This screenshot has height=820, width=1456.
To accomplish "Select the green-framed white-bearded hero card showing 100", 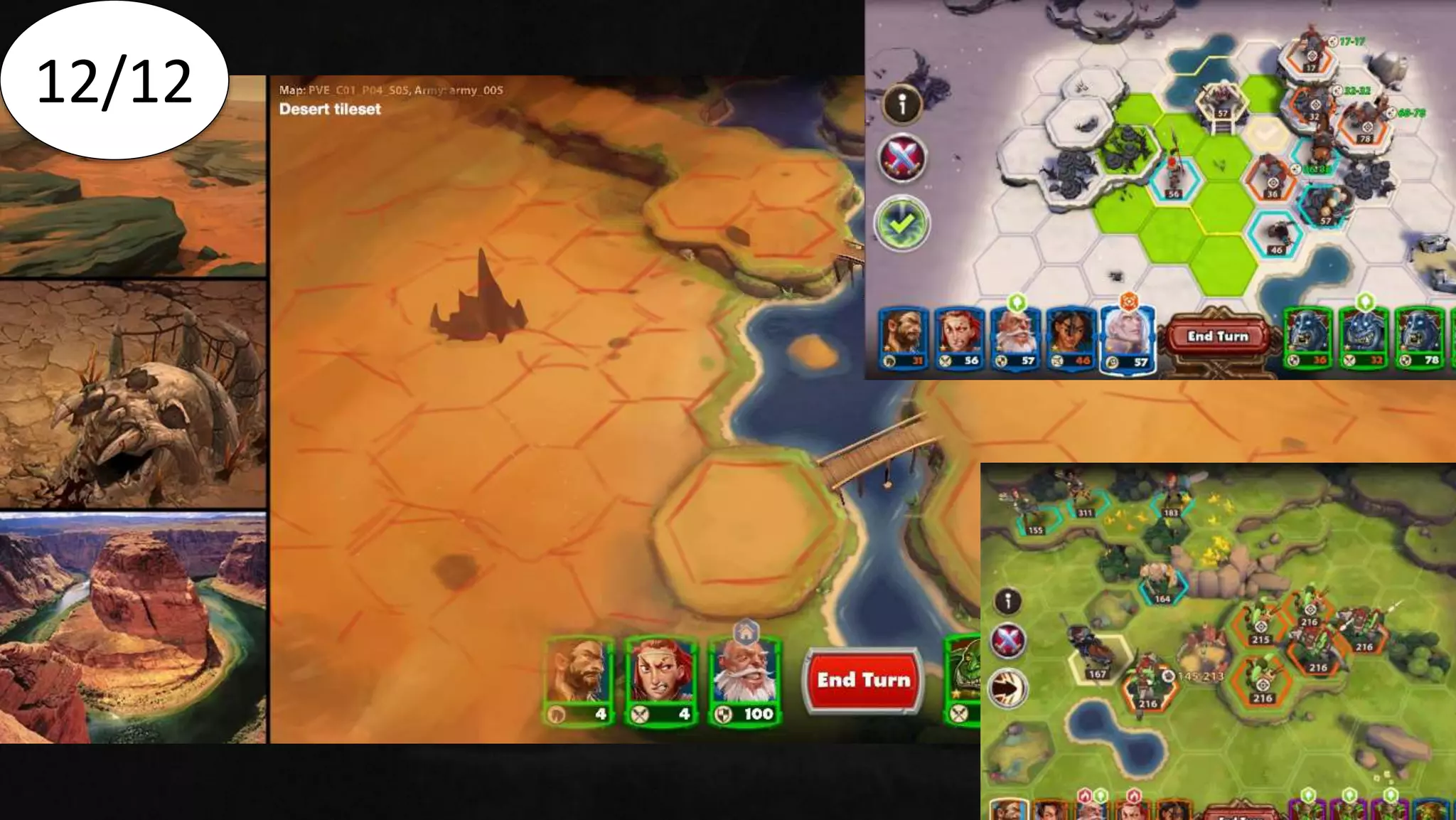I will pyautogui.click(x=744, y=680).
